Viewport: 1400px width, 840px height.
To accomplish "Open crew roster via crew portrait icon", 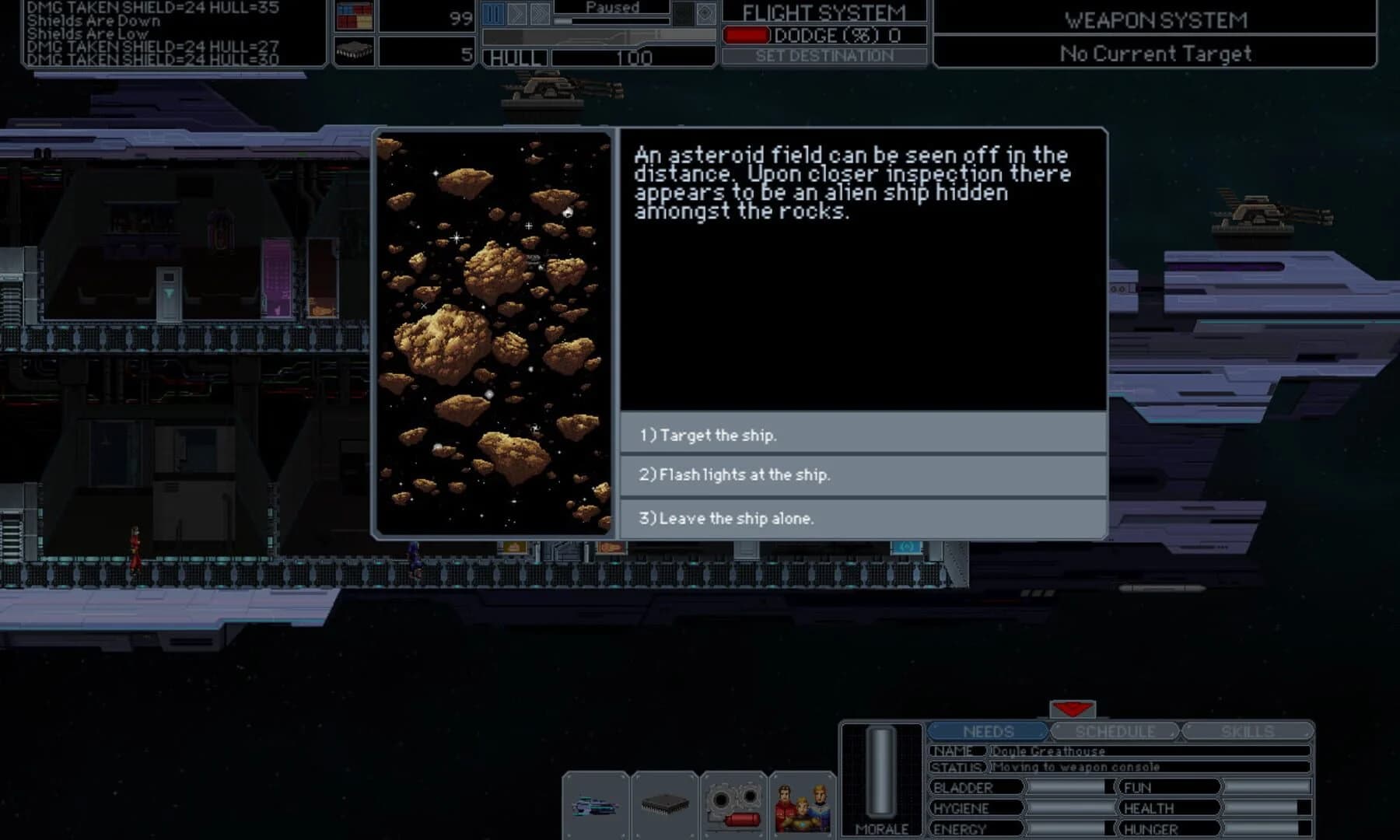I will pyautogui.click(x=801, y=805).
